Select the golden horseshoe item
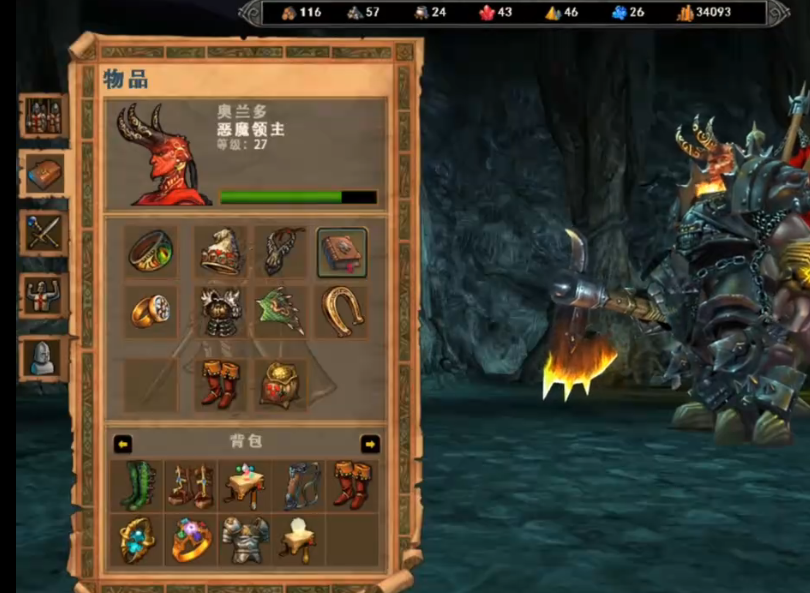The image size is (810, 593). 342,312
